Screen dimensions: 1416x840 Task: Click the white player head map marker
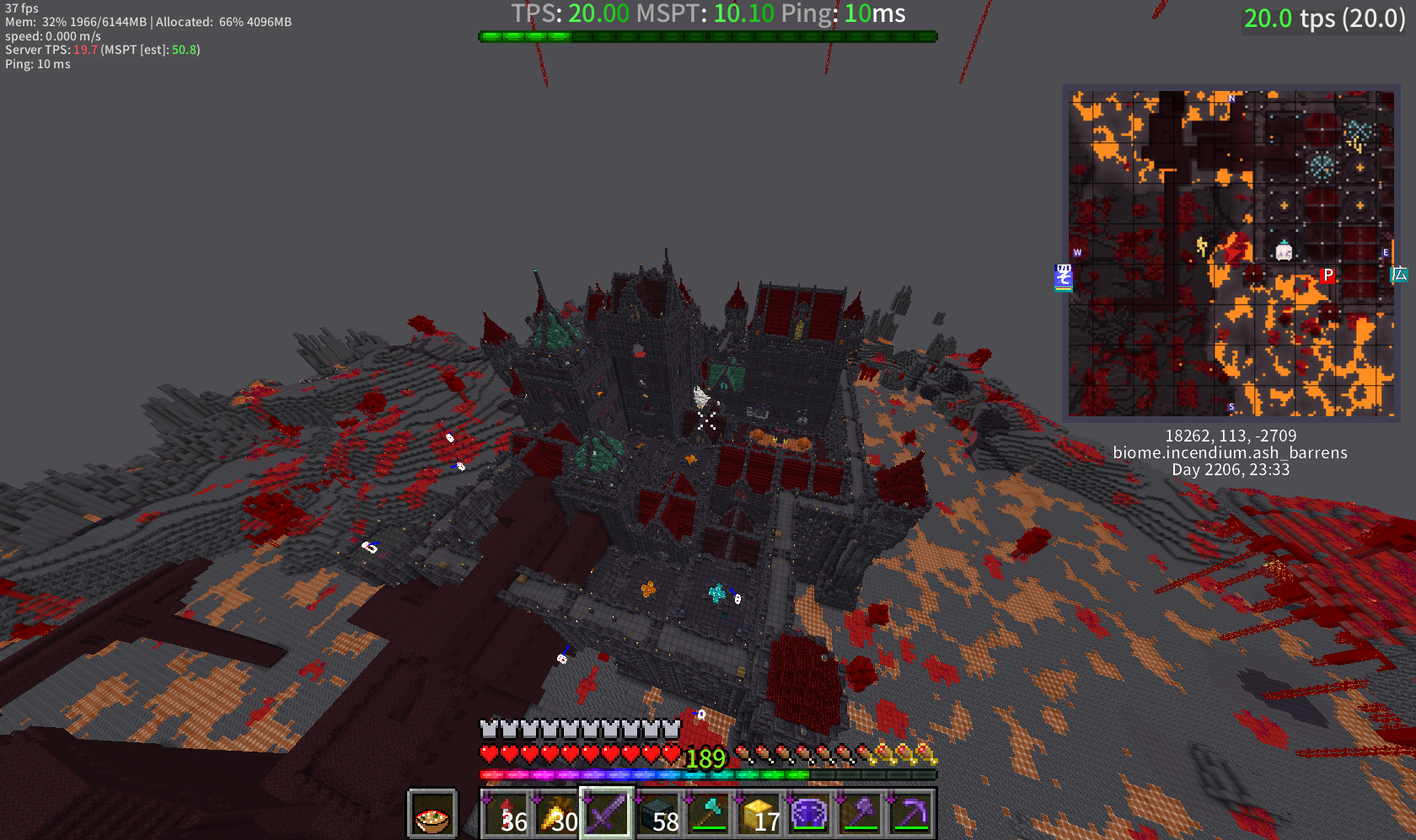[x=1284, y=250]
